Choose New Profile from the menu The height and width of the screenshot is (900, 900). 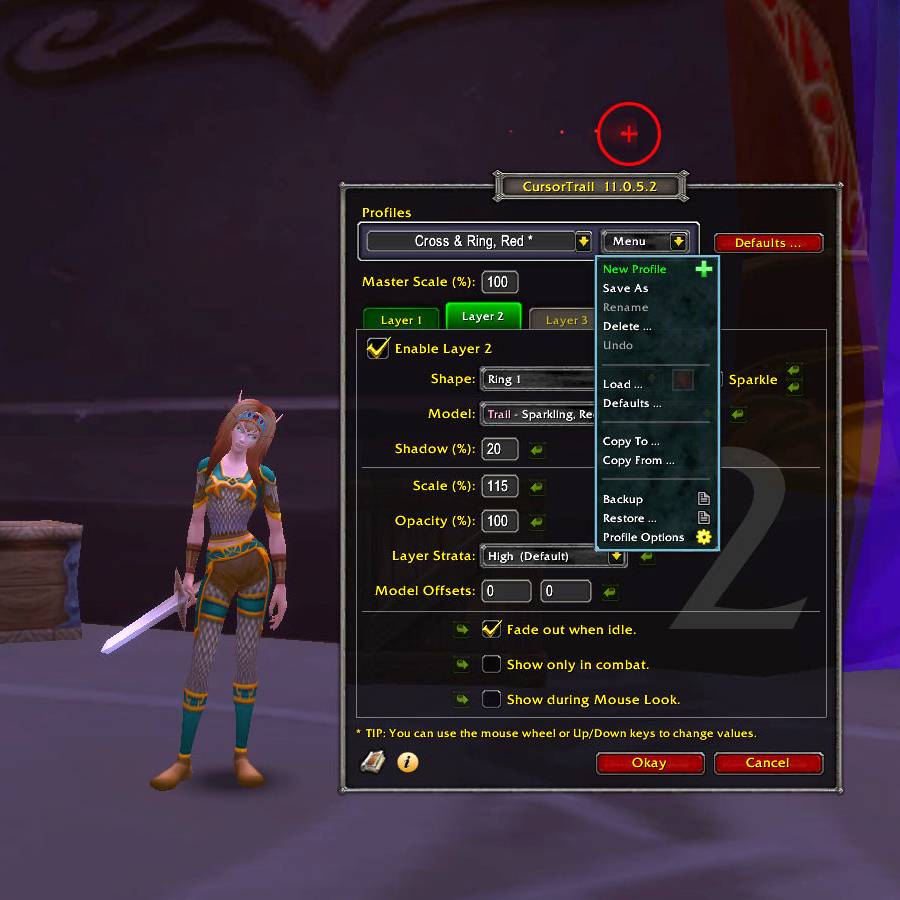636,269
